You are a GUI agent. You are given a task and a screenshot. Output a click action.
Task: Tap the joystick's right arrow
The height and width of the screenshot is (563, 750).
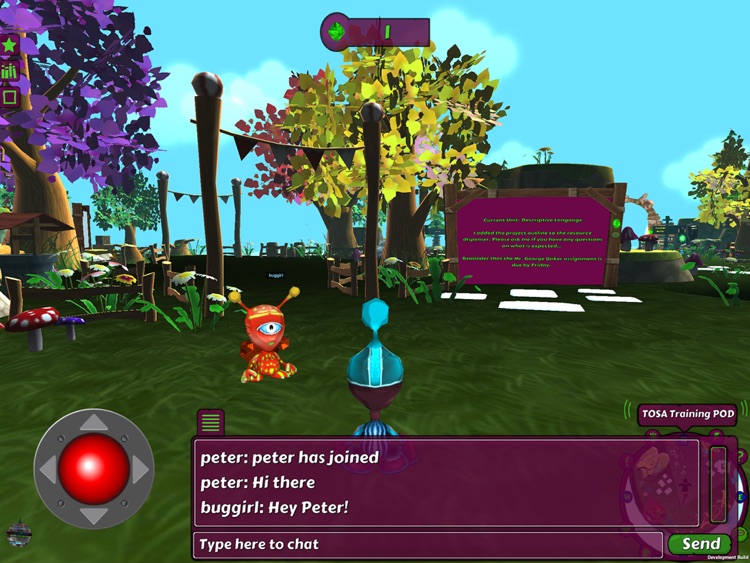pyautogui.click(x=139, y=469)
